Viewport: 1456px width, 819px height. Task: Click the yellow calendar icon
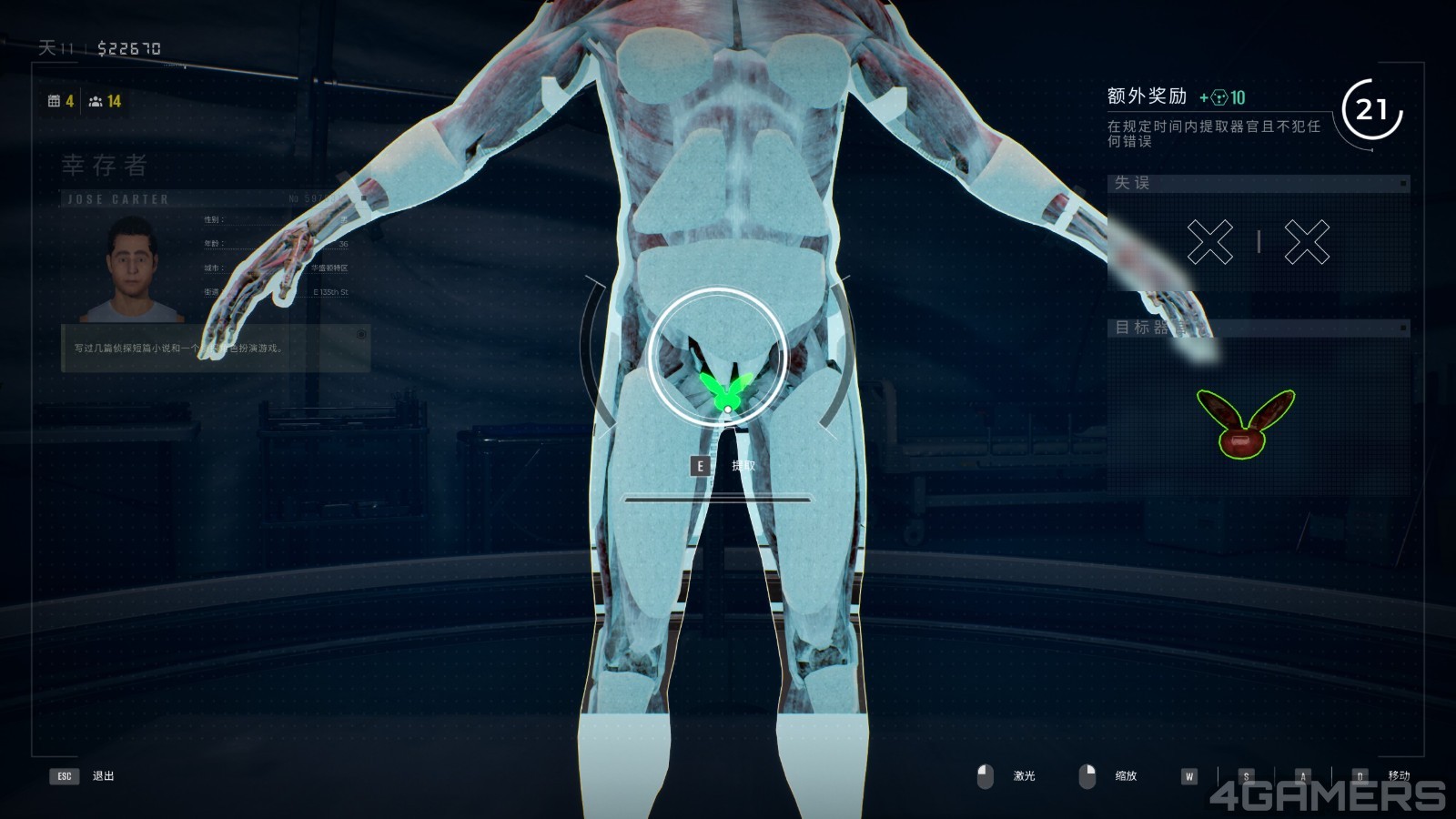(54, 101)
